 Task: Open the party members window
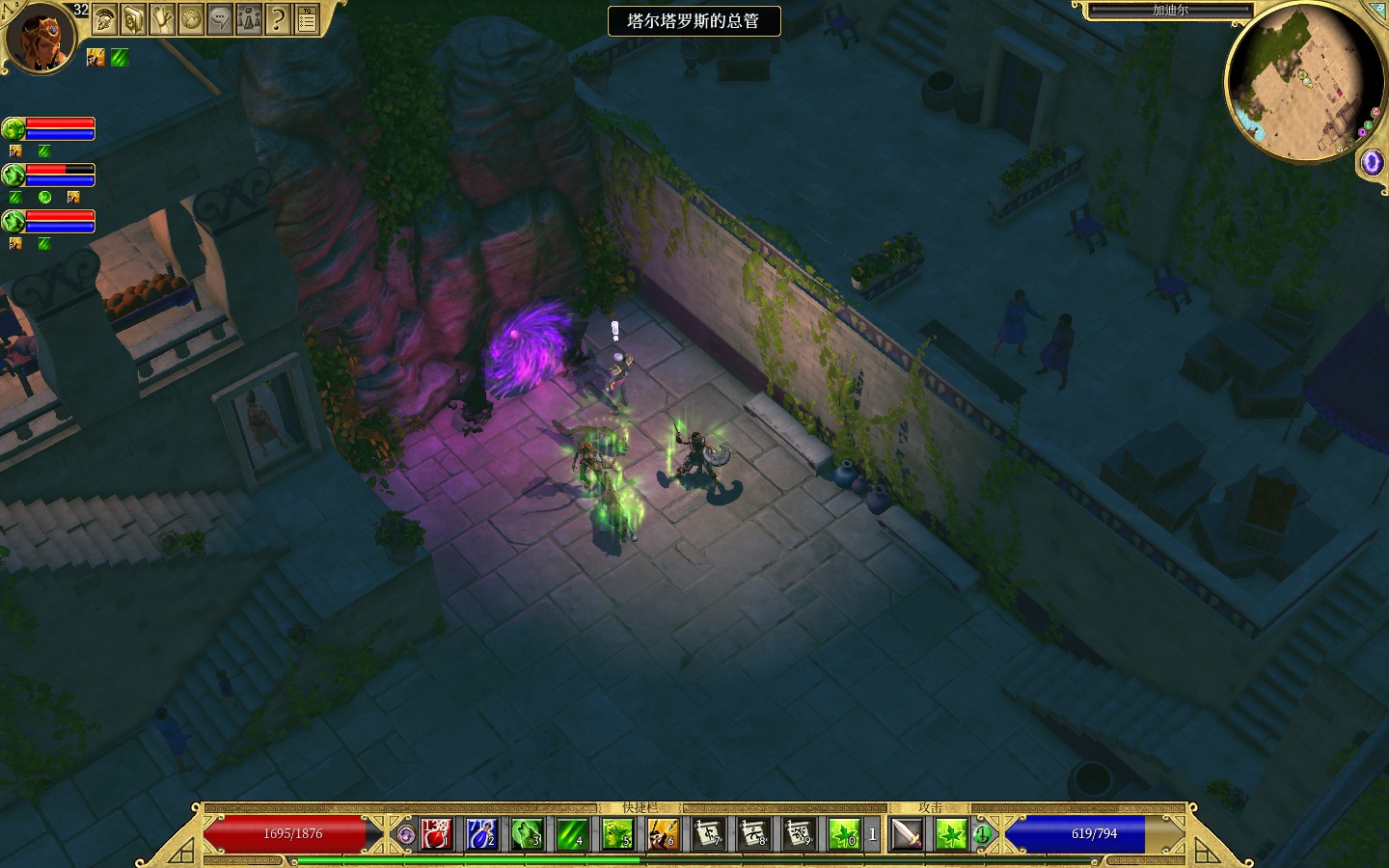(x=249, y=18)
